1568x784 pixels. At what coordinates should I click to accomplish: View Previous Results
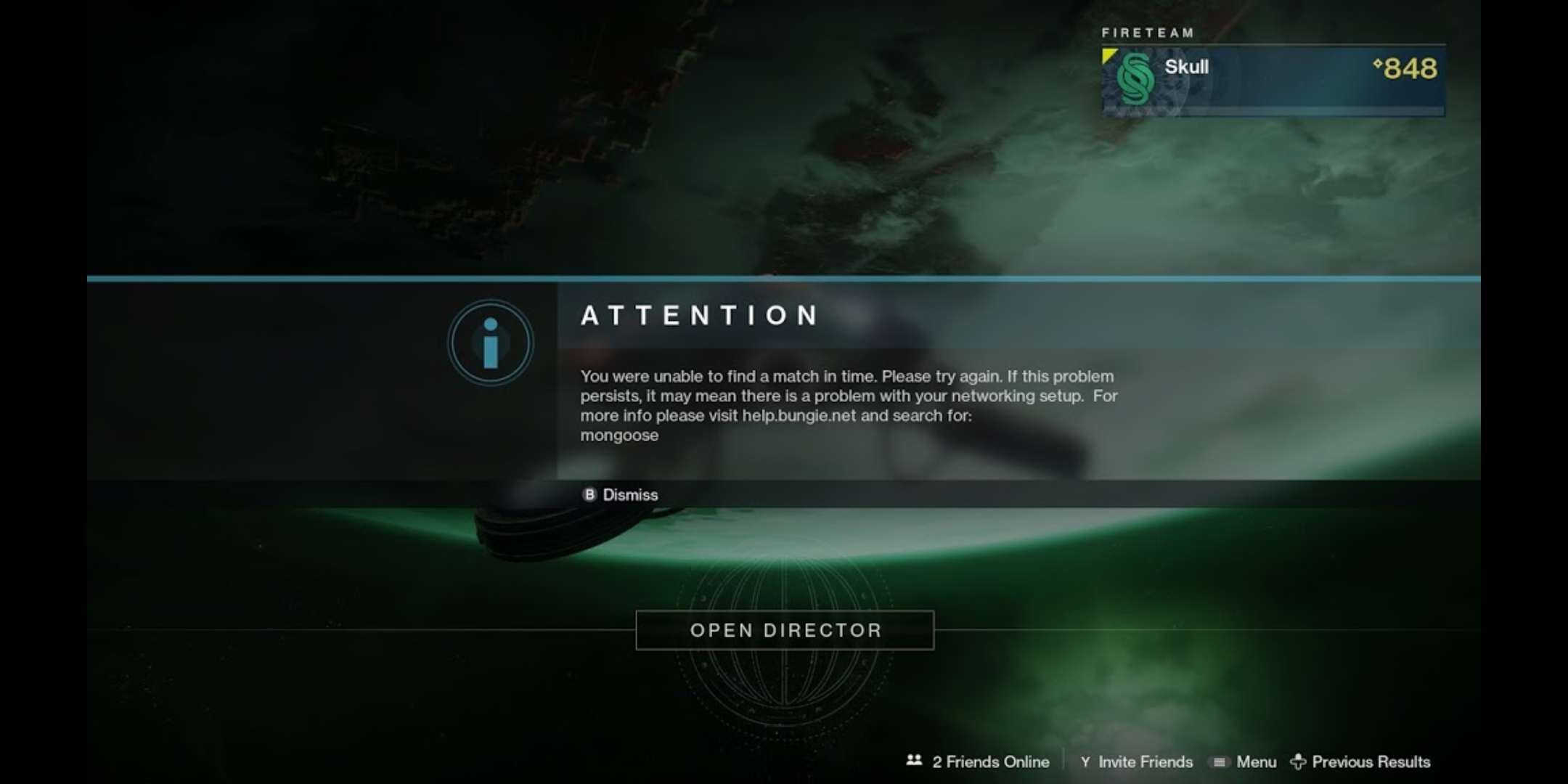coord(1361,761)
